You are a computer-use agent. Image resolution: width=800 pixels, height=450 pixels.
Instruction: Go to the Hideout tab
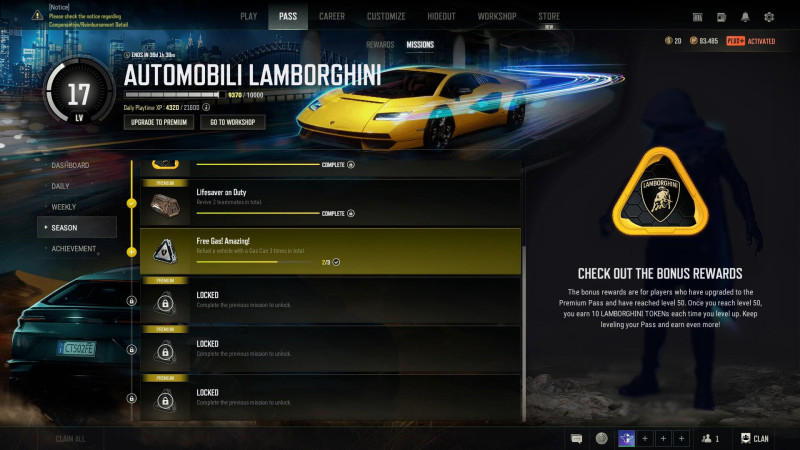pos(442,16)
